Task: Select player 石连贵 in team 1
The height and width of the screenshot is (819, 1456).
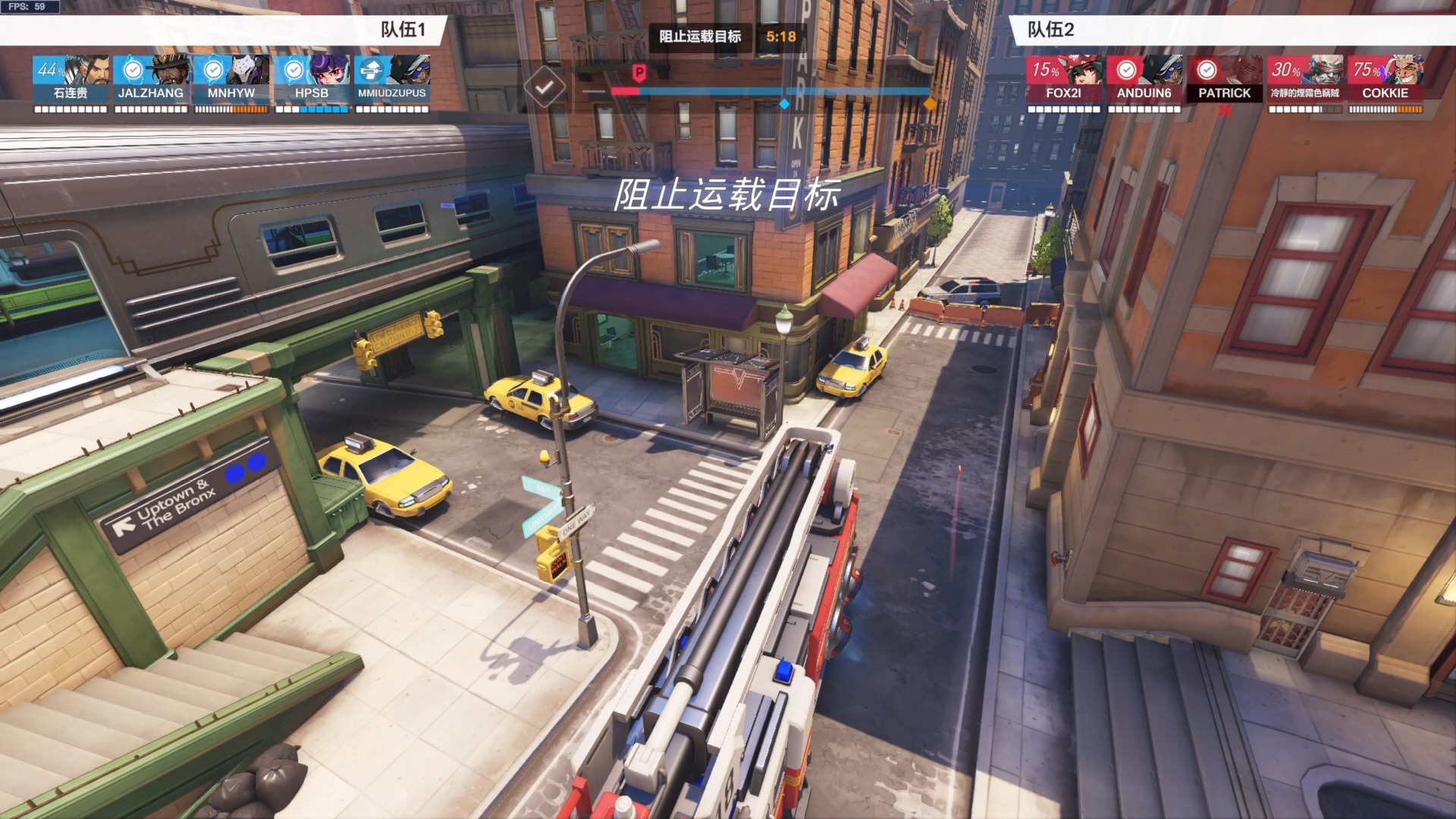Action: tap(71, 79)
